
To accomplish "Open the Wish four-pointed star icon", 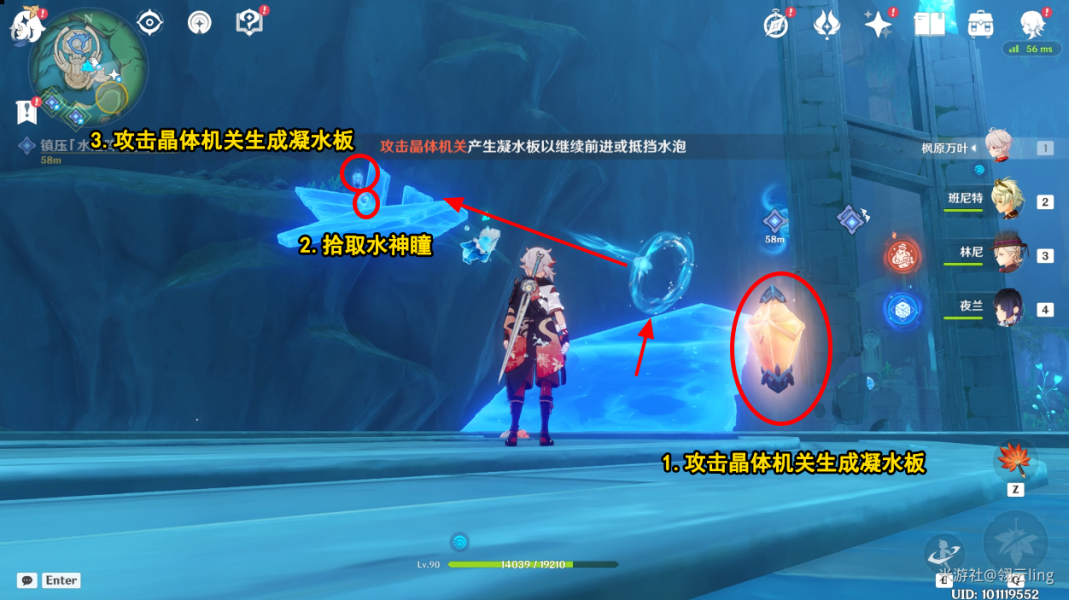I will (878, 24).
